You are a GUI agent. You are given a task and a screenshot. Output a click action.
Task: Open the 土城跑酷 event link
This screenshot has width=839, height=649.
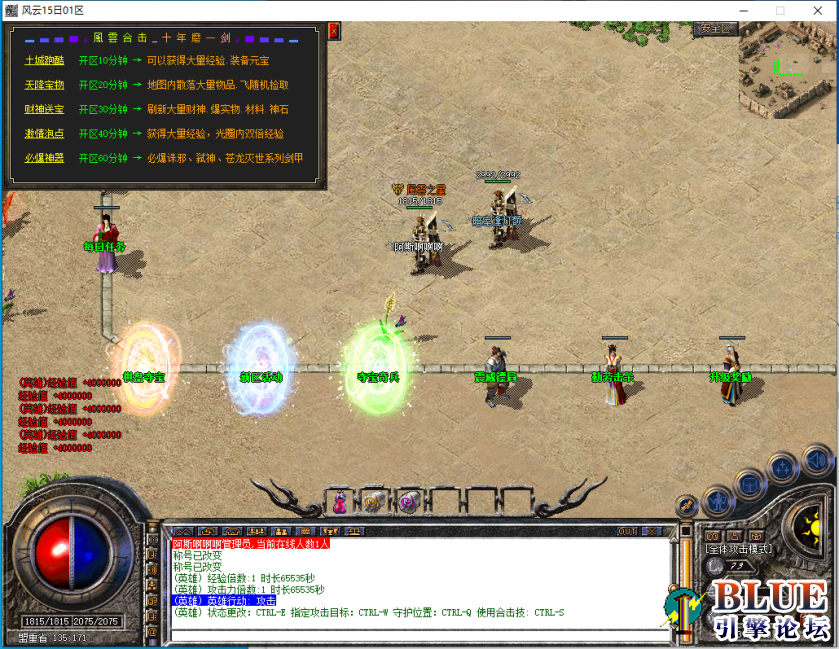coord(44,61)
